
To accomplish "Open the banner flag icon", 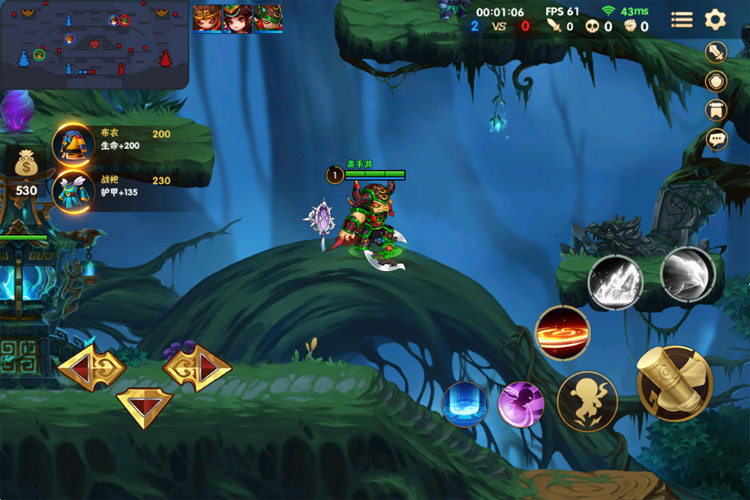I will tap(716, 110).
